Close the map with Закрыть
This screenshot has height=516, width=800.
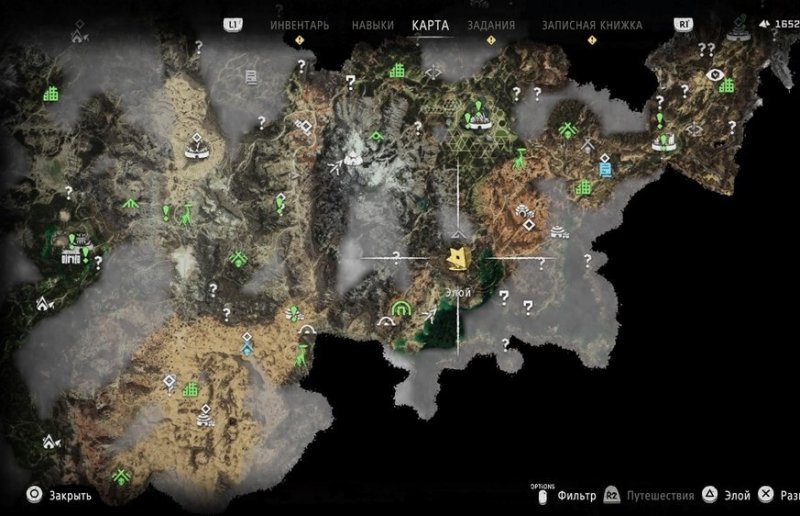[60, 494]
